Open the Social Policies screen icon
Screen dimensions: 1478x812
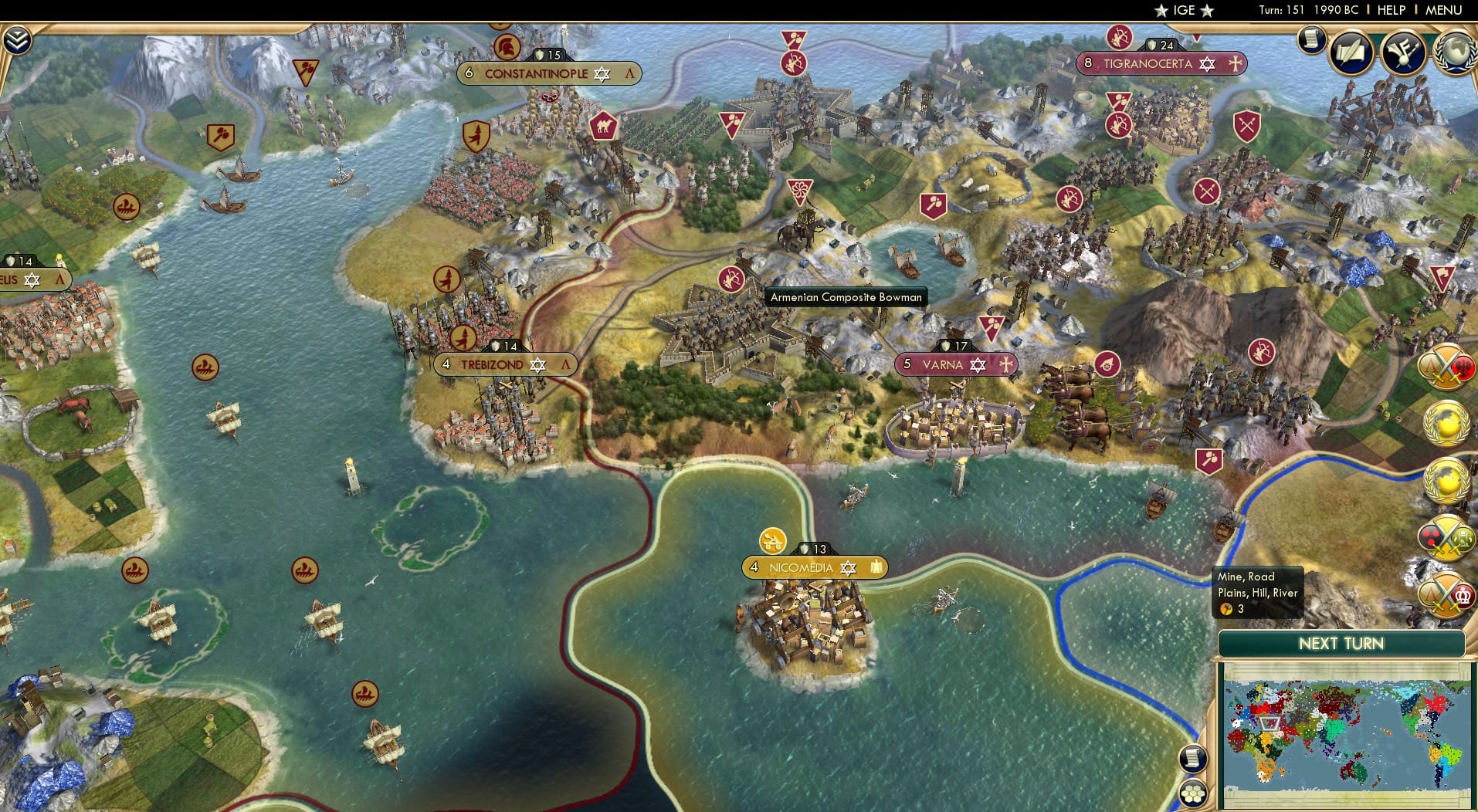tap(1351, 52)
